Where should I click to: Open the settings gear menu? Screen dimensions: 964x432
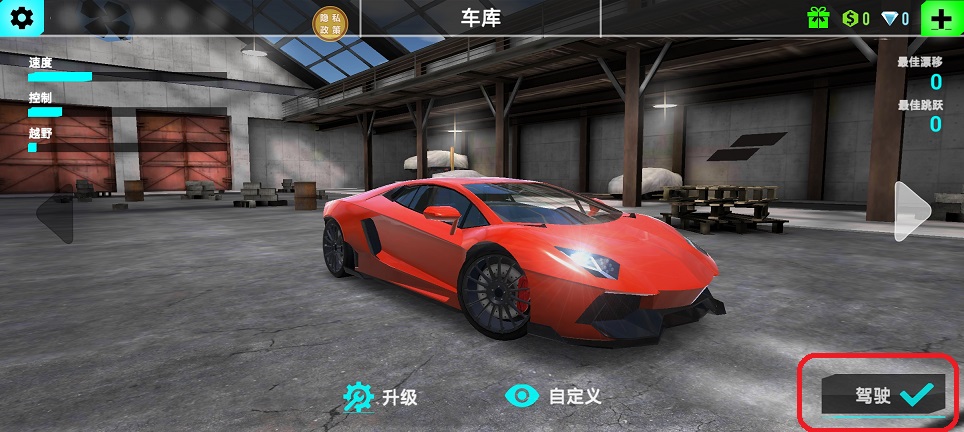21,17
